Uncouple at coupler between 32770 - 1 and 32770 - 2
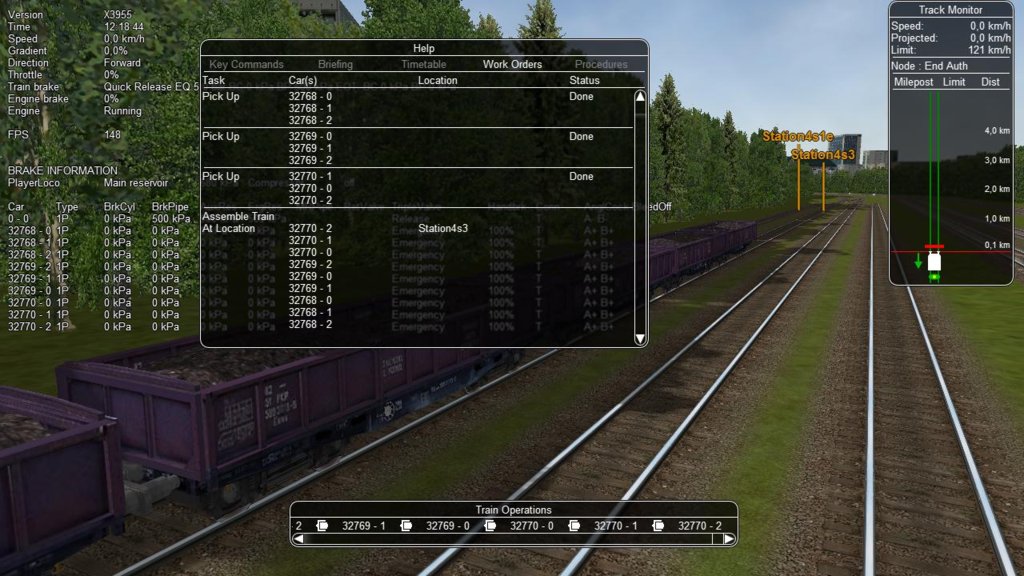This screenshot has width=1024, height=576. pyautogui.click(x=658, y=525)
